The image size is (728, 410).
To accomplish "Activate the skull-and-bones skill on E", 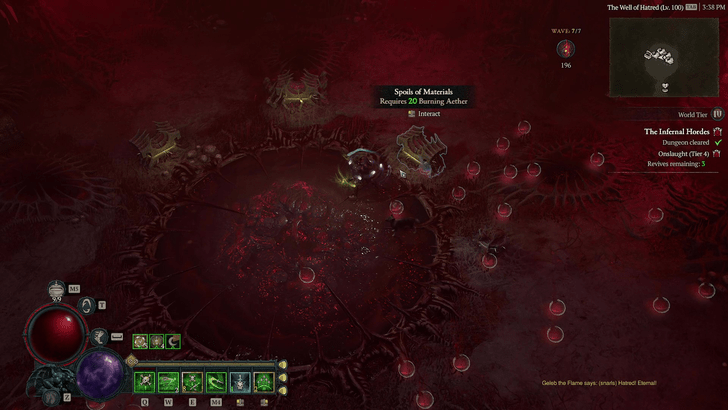I will coord(192,382).
